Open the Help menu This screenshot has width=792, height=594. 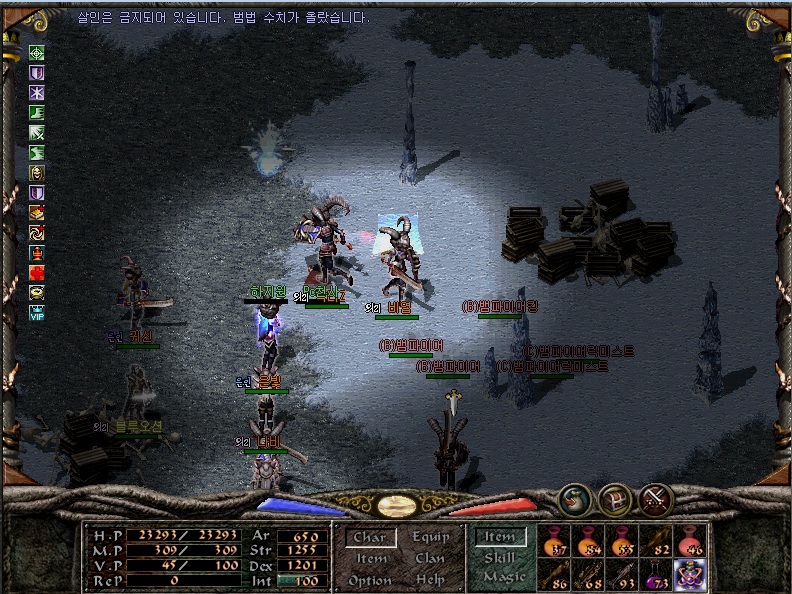pos(430,580)
